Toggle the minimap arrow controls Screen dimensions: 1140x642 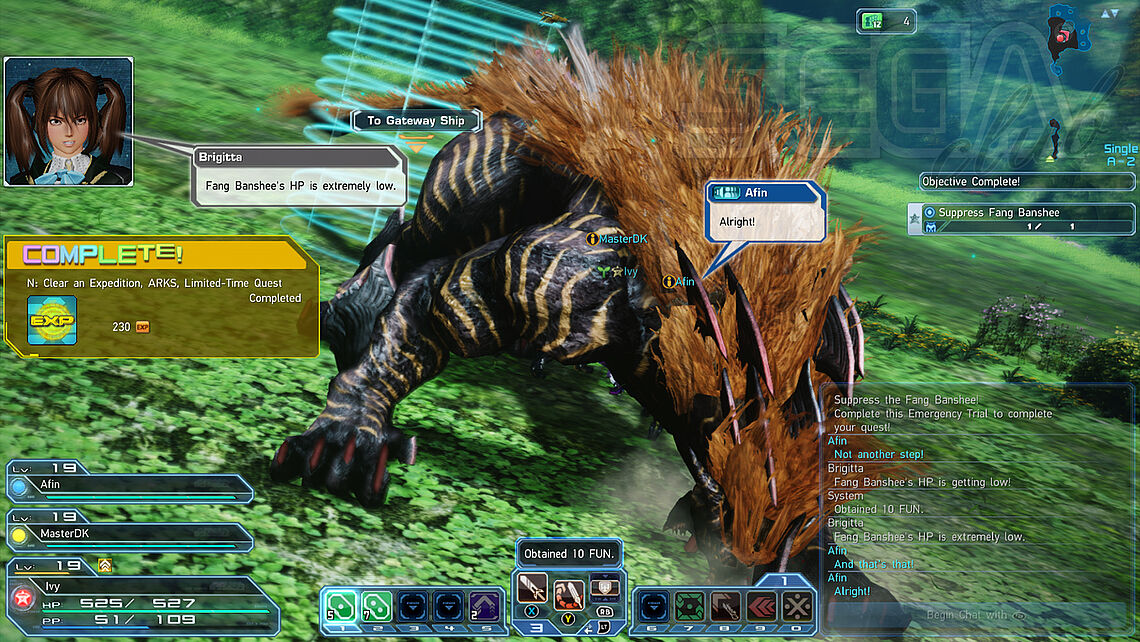pos(1110,13)
